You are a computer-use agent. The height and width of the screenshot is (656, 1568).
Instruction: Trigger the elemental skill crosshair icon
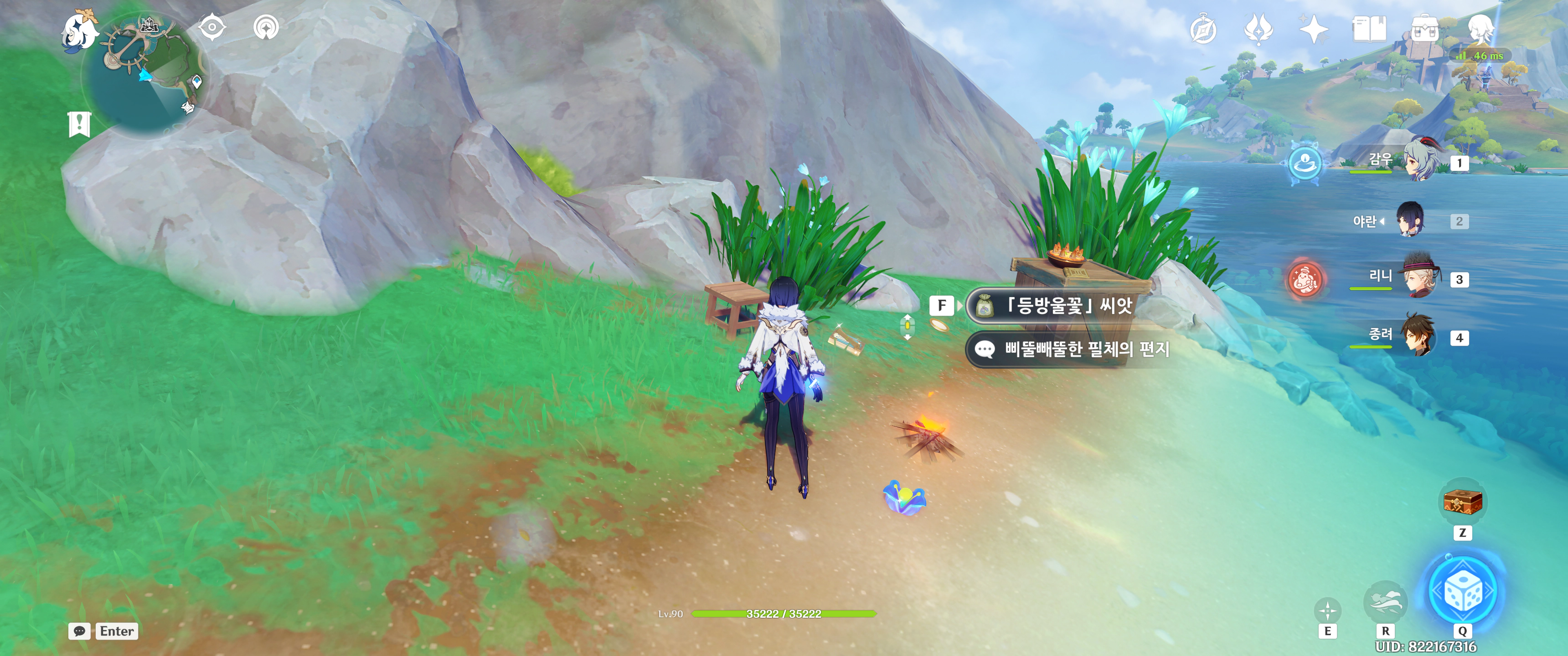pos(1328,610)
